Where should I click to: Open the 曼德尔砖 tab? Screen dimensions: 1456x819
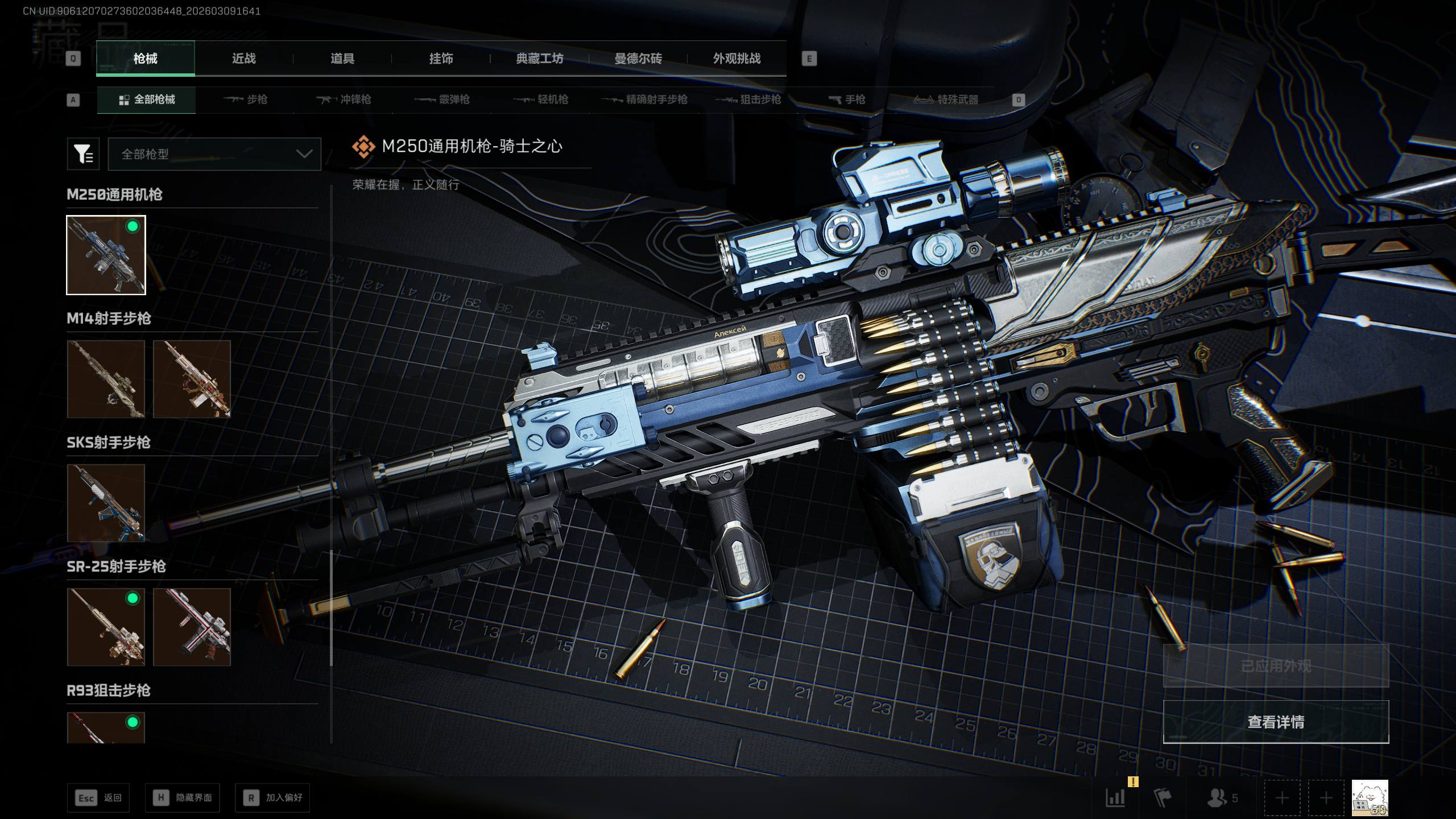coord(638,59)
